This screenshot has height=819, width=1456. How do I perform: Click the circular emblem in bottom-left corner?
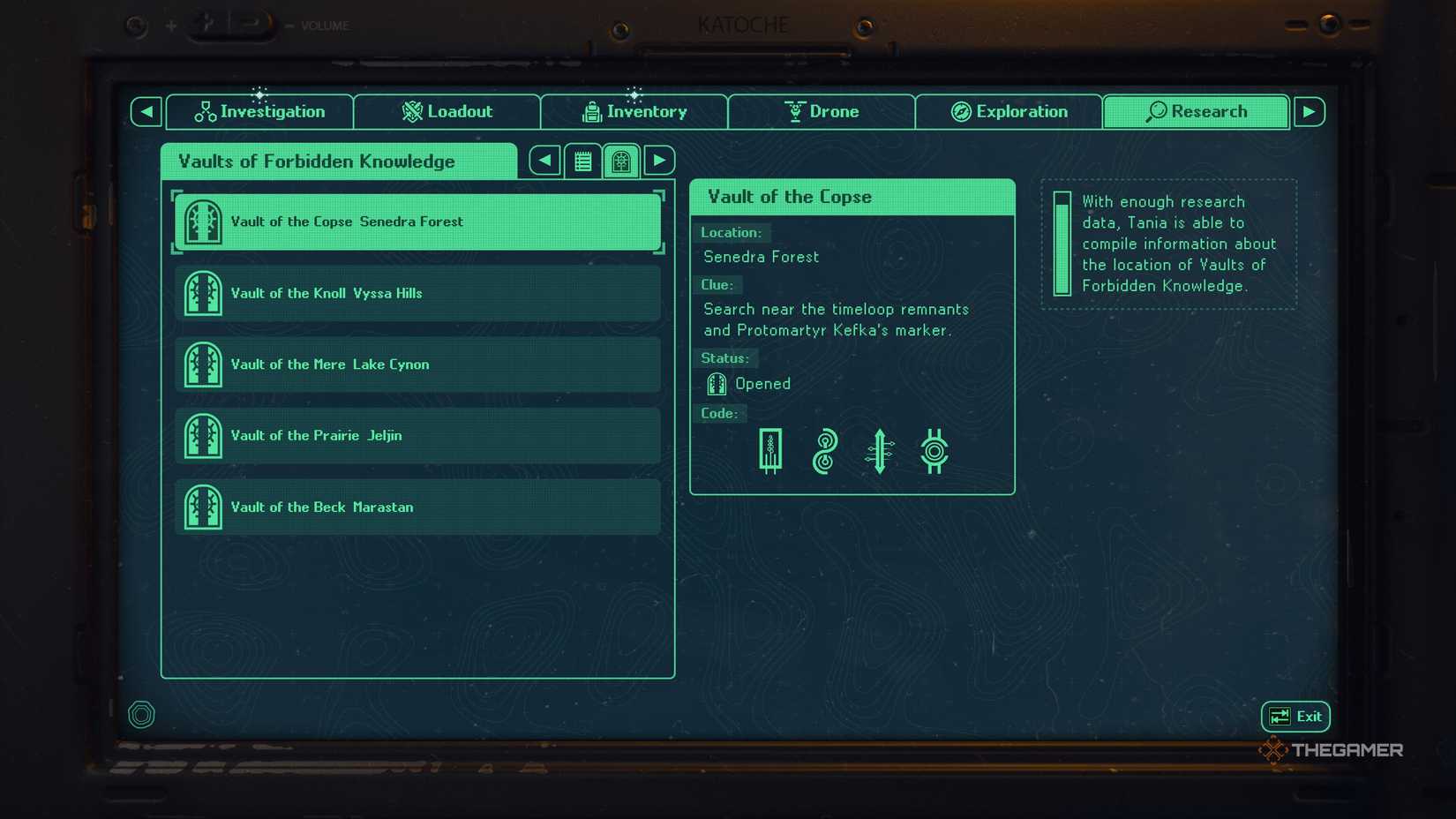click(141, 714)
